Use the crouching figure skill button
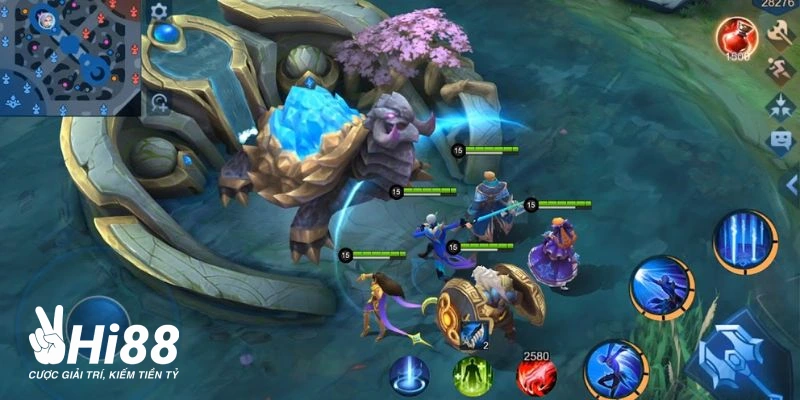The height and width of the screenshot is (400, 800). coord(662,289)
